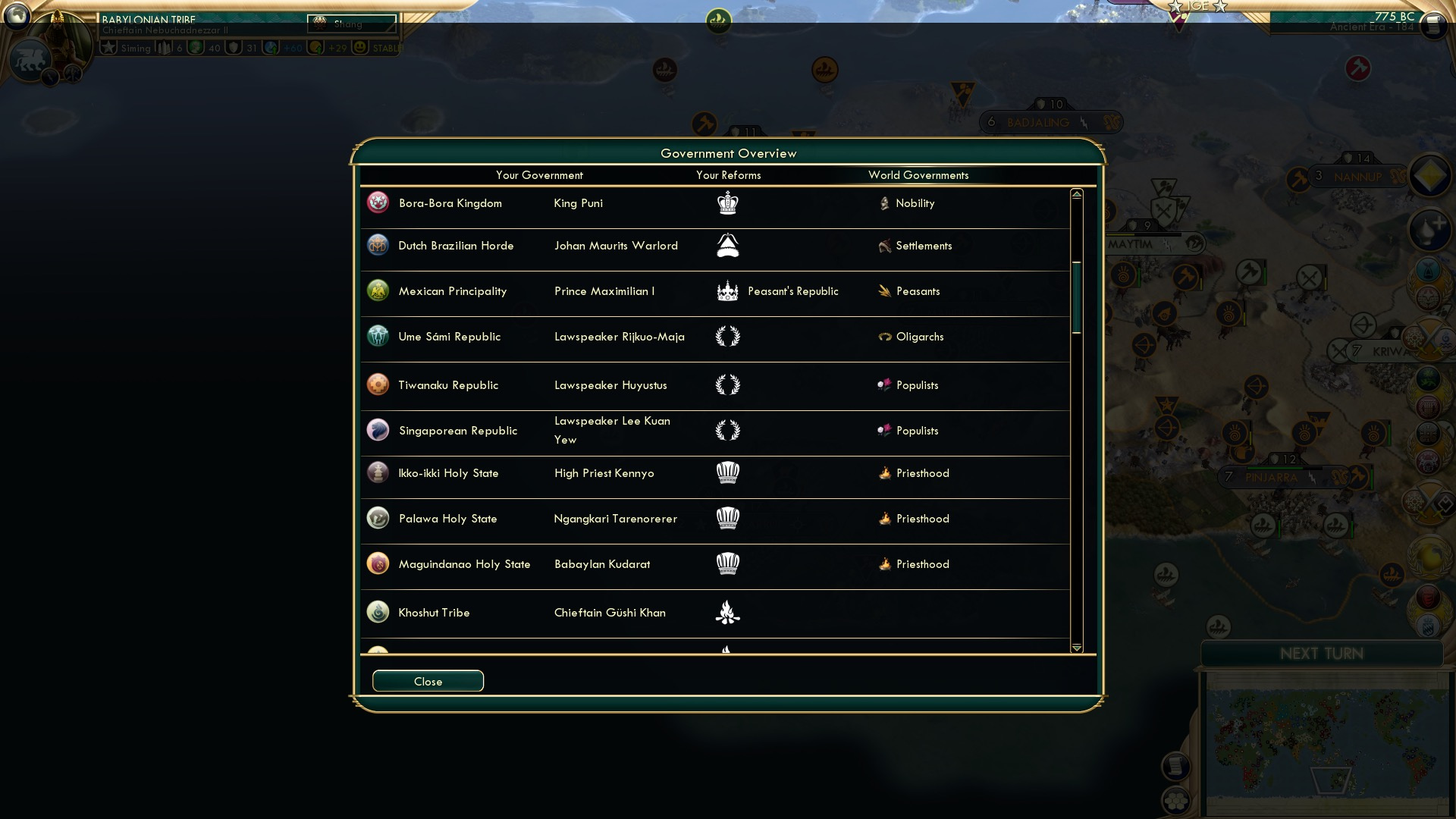Image resolution: width=1456 pixels, height=819 pixels.
Task: Click the Peasants icon for Mexican Principality
Action: tap(884, 290)
